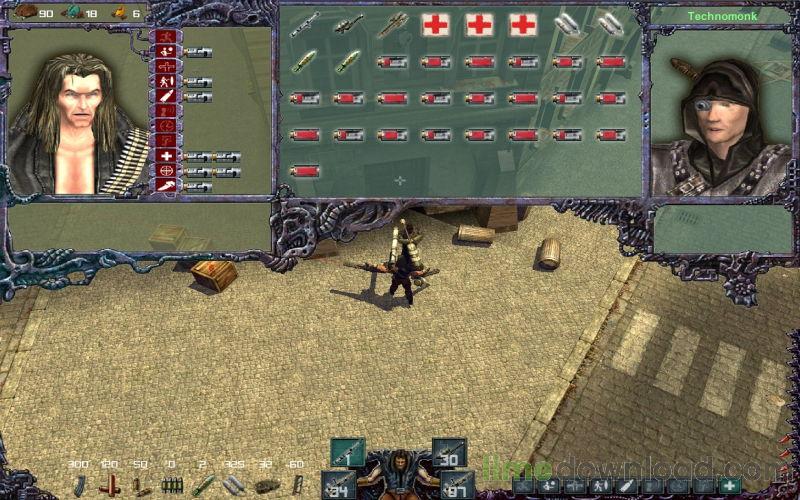Viewport: 800px width, 500px height.
Task: Pick the knife skill icon at list bottom
Action: (x=165, y=186)
